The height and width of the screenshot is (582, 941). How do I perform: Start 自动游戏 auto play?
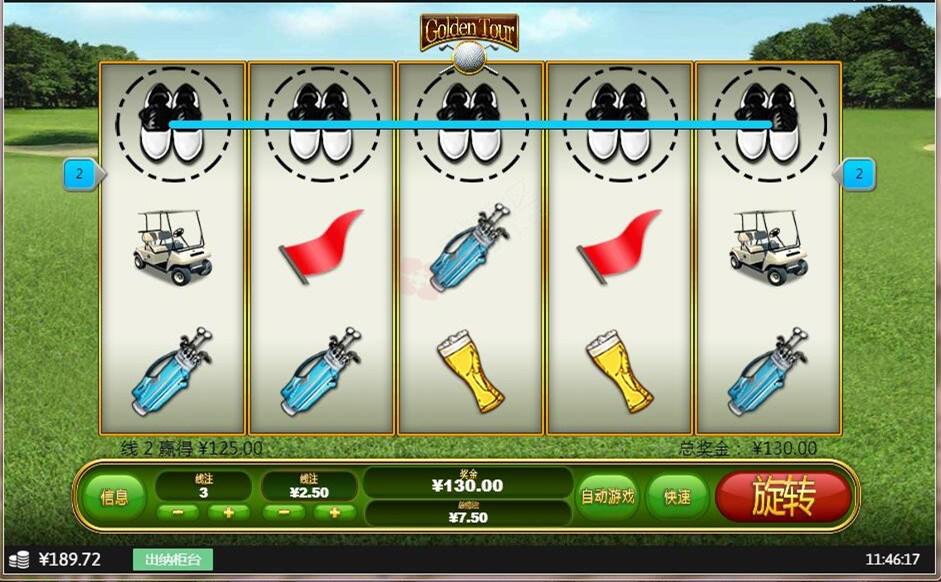[x=608, y=496]
